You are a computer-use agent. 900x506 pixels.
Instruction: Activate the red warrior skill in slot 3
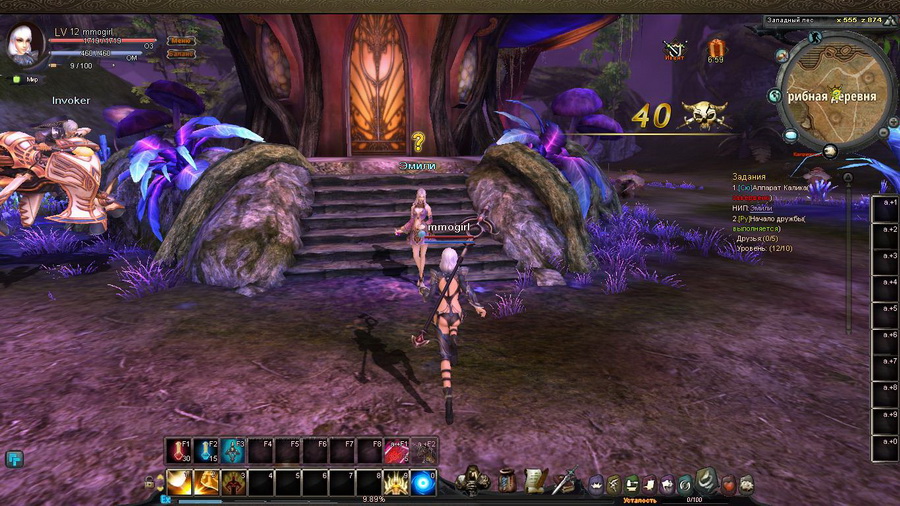[234, 482]
